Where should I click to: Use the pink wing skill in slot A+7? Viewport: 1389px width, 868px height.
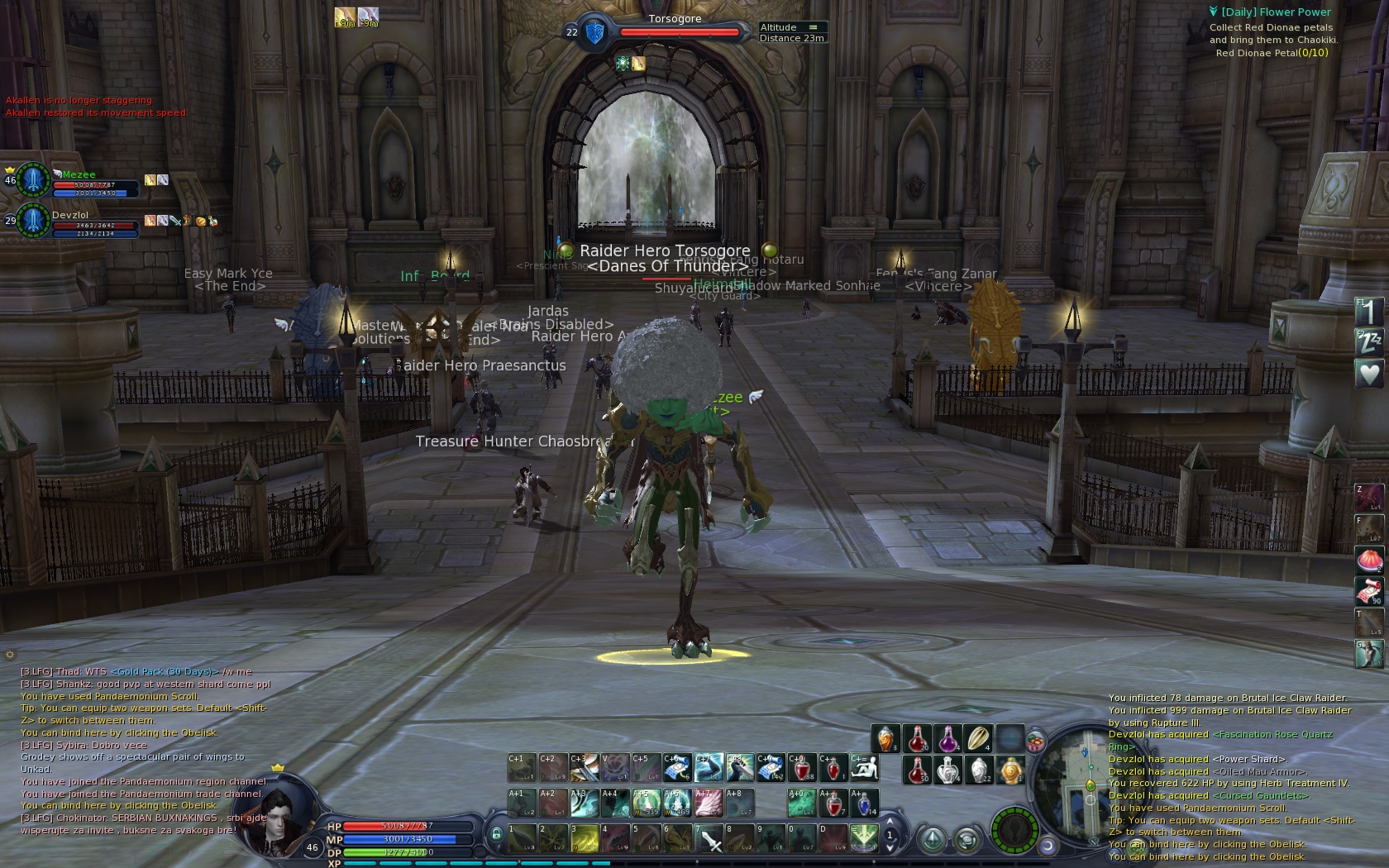pyautogui.click(x=709, y=803)
